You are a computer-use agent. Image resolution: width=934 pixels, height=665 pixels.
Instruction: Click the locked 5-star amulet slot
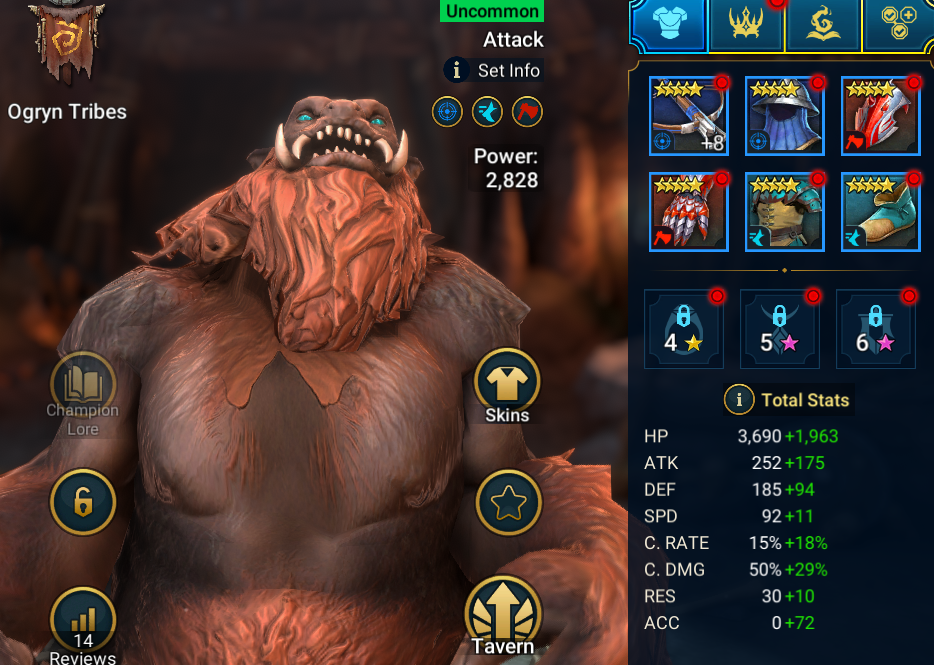click(x=780, y=329)
